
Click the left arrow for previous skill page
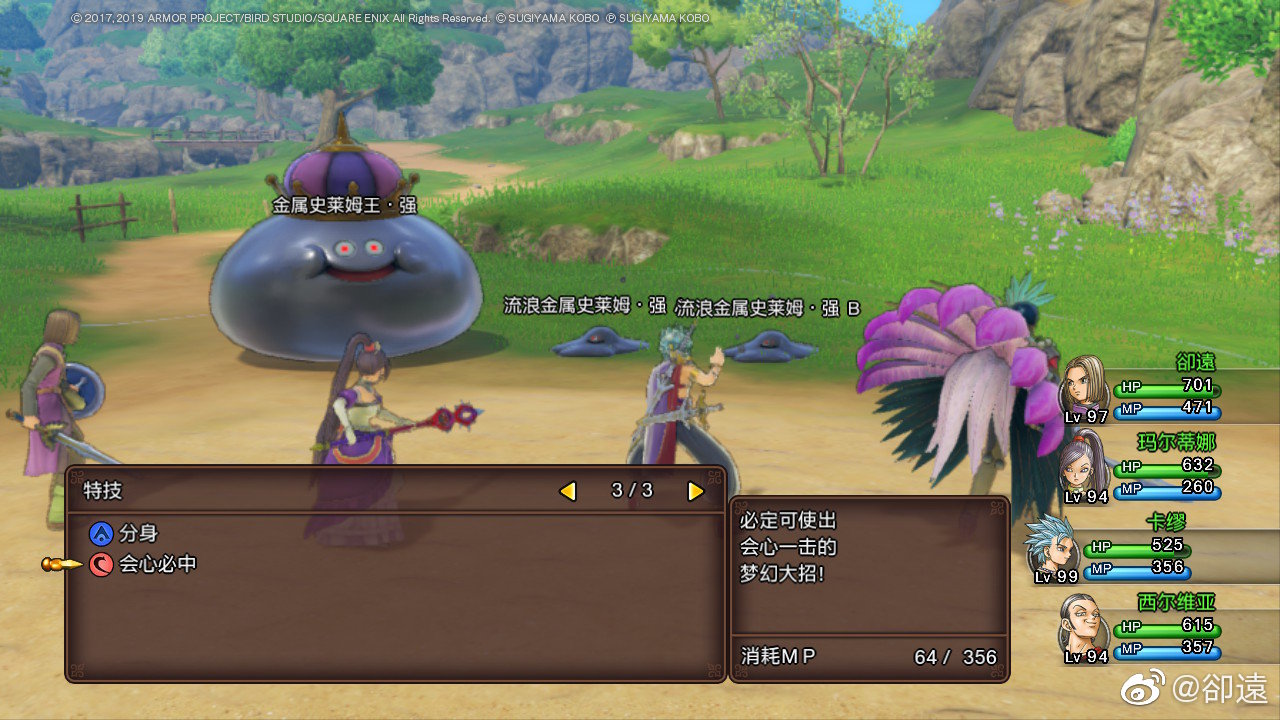[x=568, y=491]
